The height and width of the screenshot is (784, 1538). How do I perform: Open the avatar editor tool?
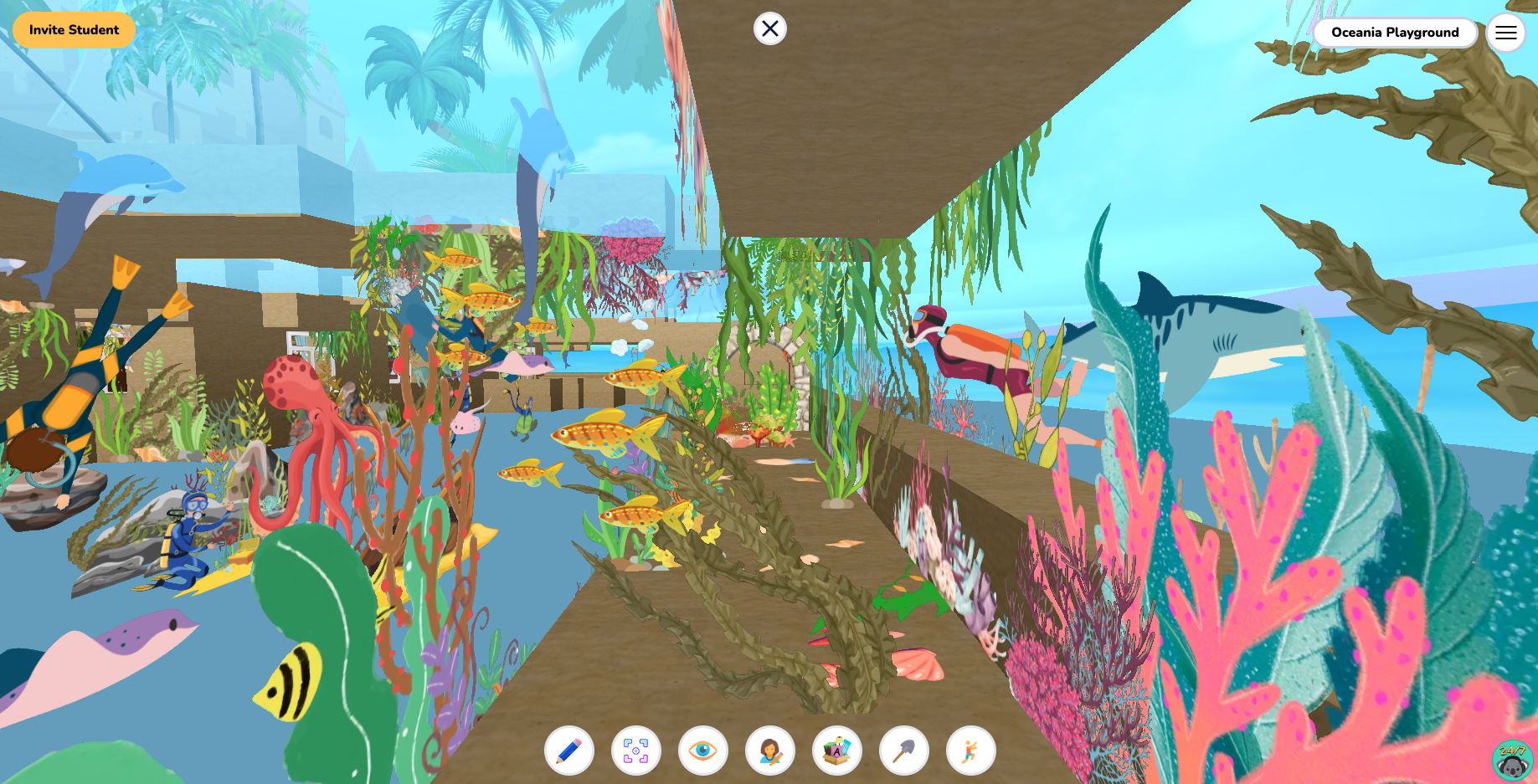coord(769,751)
